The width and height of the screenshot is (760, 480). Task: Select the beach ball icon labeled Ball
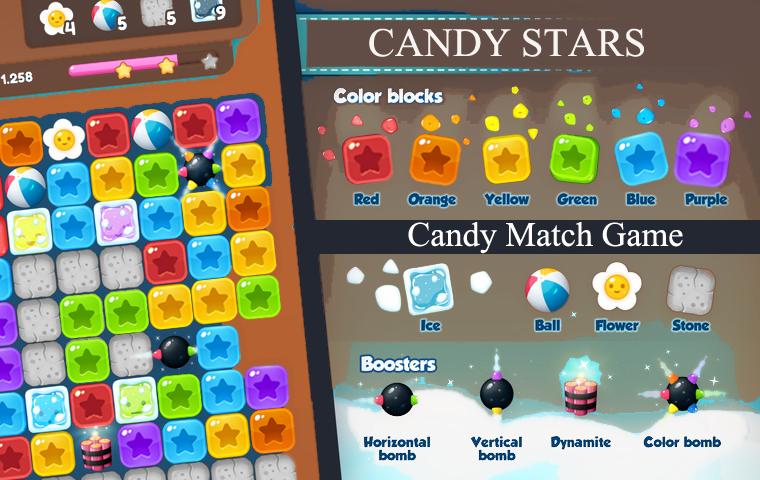[547, 290]
